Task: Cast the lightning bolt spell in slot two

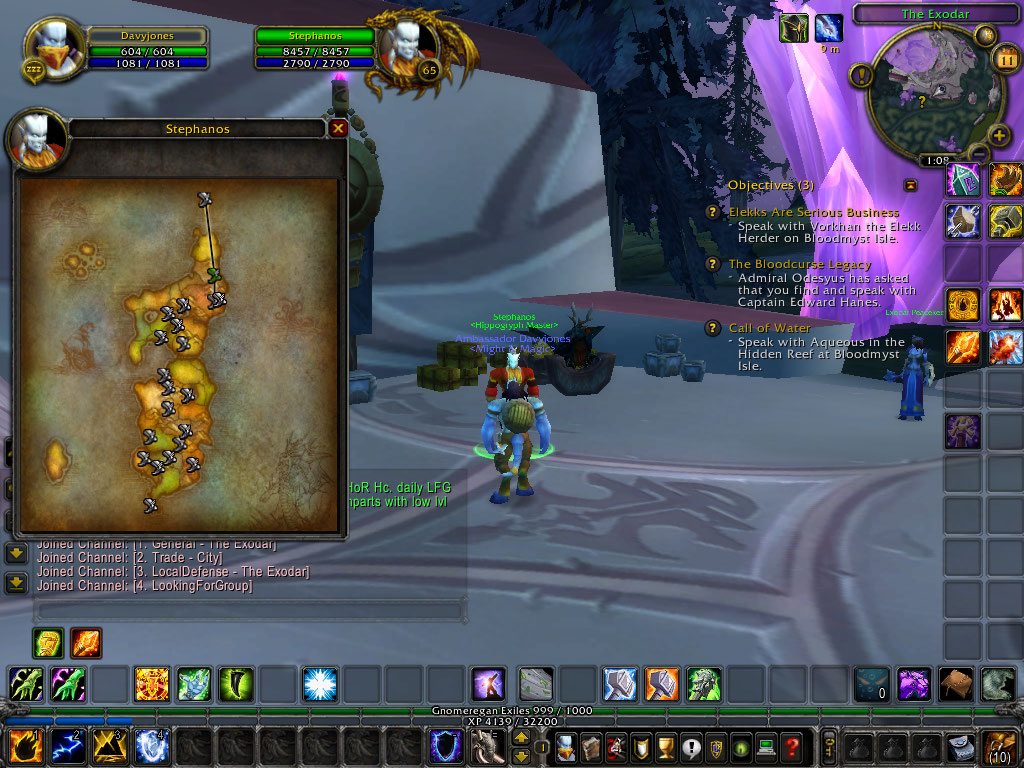Action: (67, 746)
